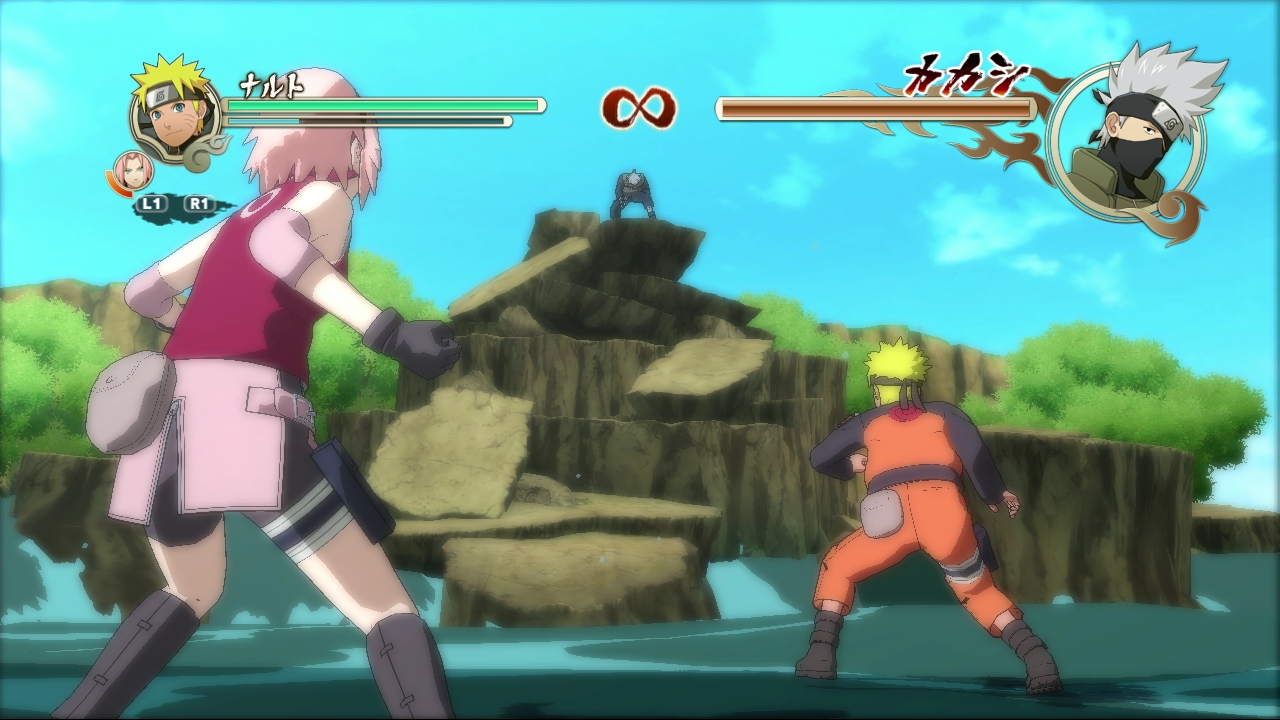
Task: Select the Sakura support character icon
Action: click(x=131, y=171)
